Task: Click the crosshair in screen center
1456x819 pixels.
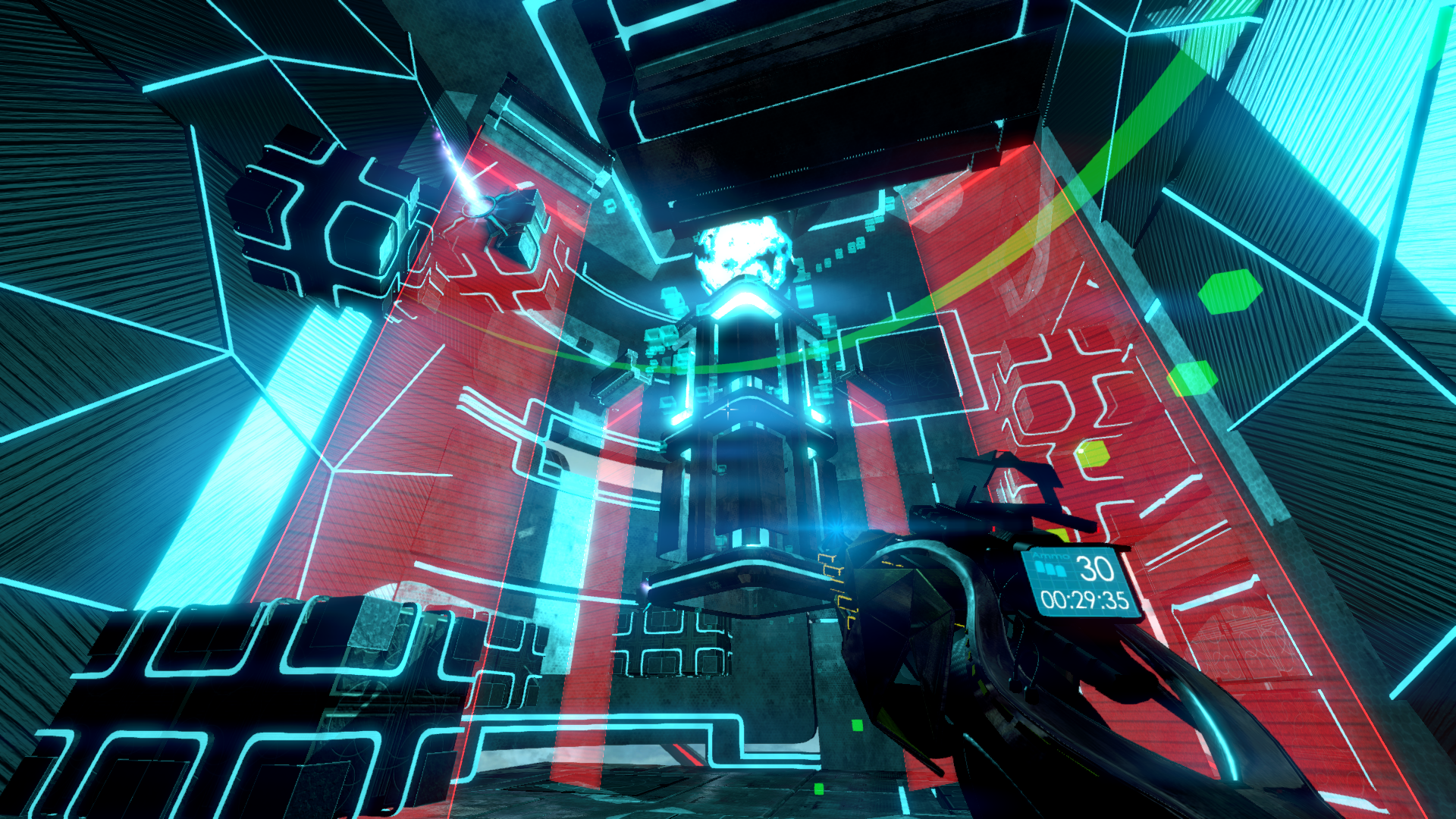Action: coord(728,409)
